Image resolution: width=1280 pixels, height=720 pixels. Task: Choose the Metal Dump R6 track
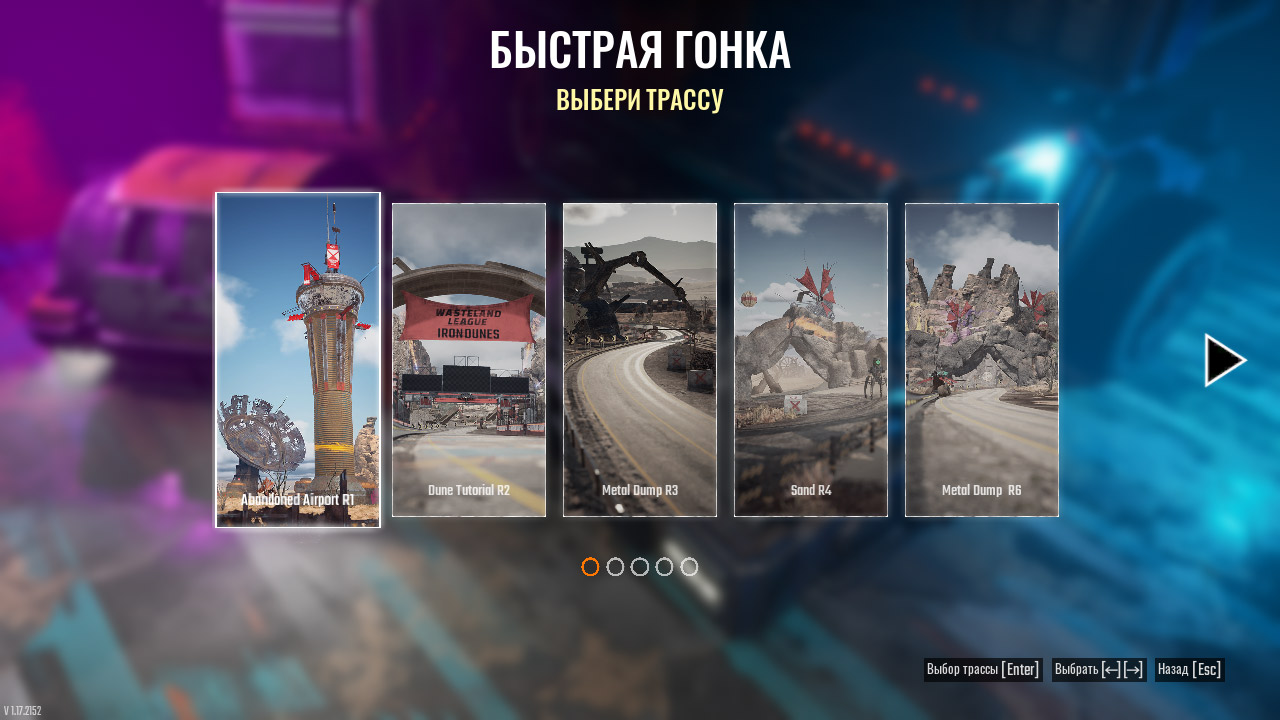982,360
